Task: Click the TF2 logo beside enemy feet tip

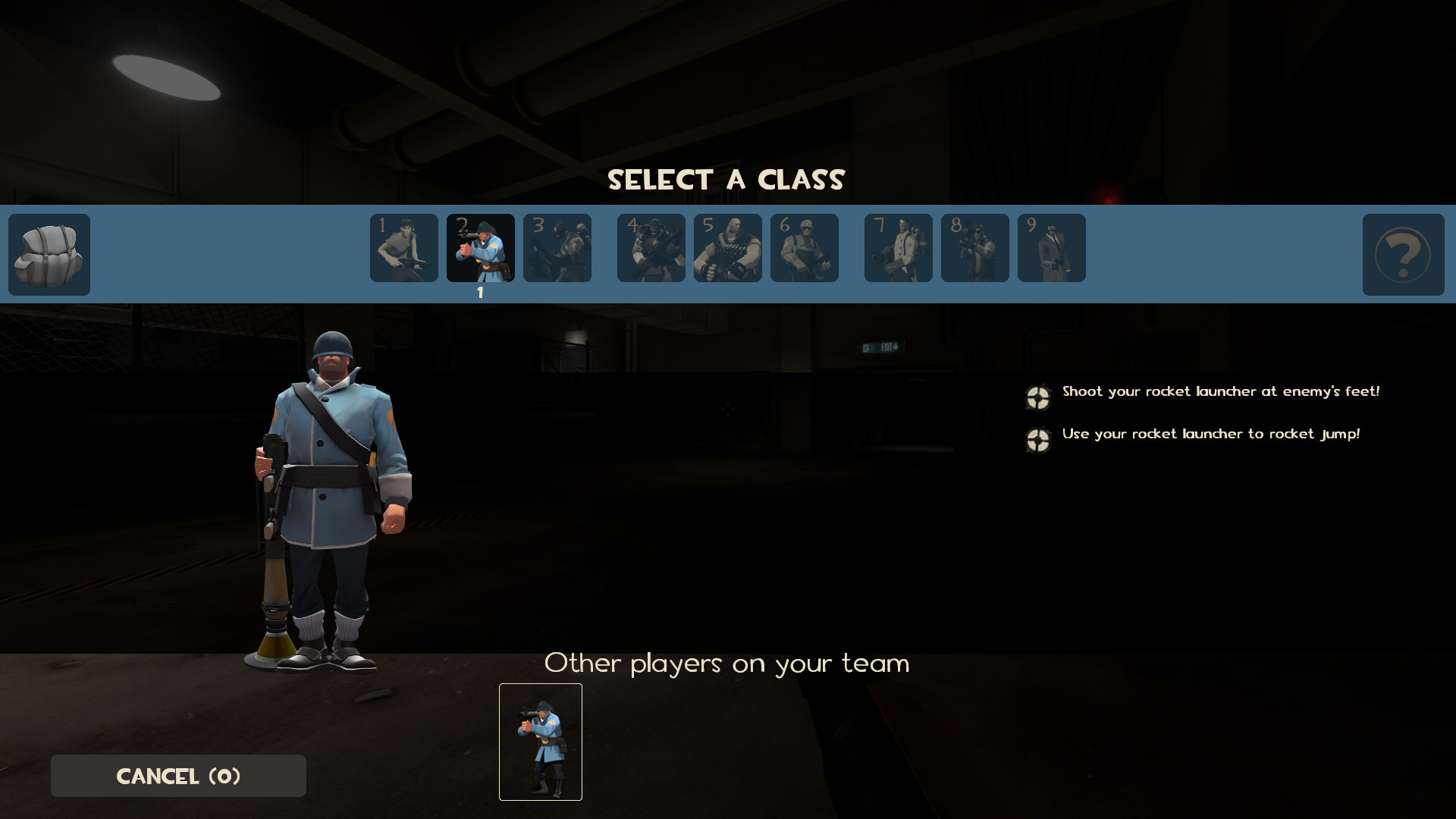Action: (x=1037, y=397)
